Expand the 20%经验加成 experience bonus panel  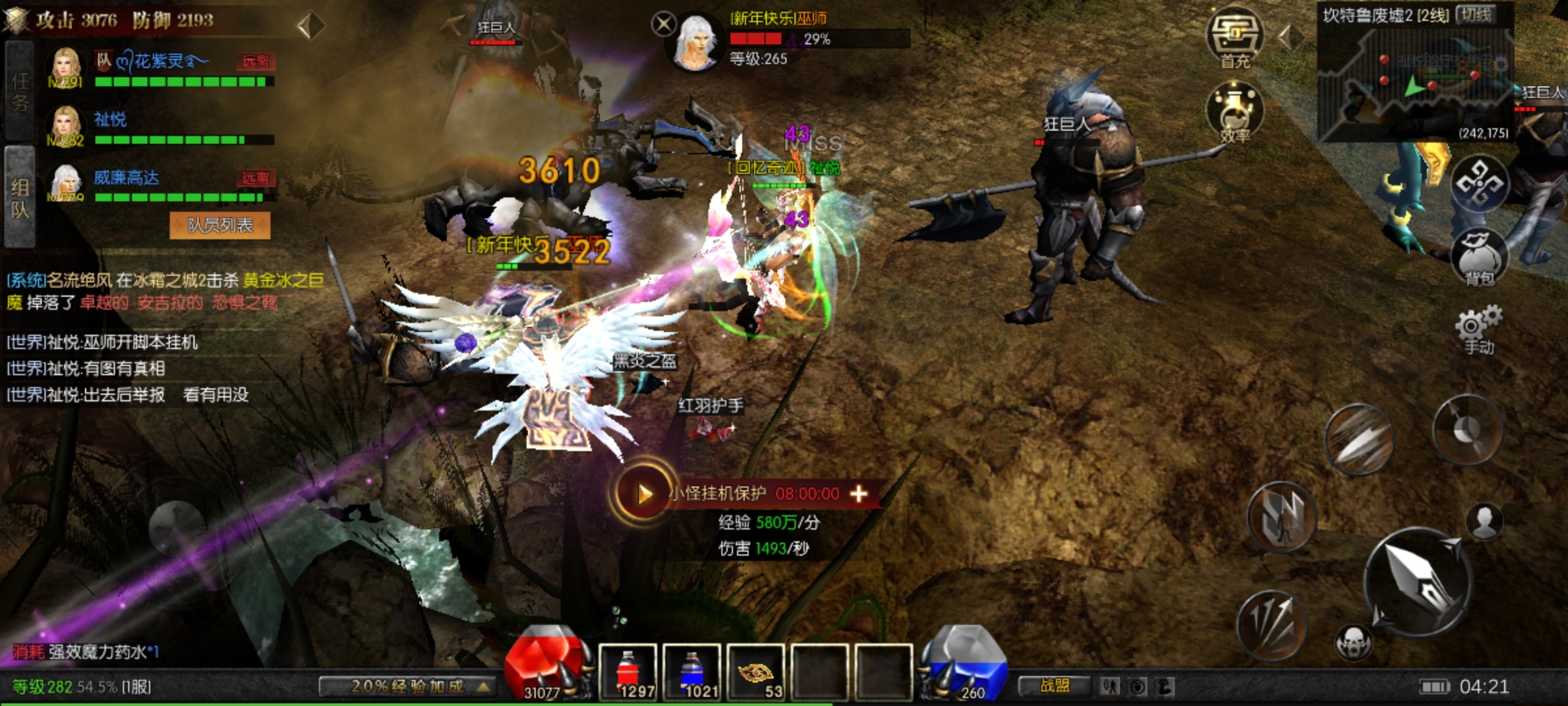click(408, 686)
